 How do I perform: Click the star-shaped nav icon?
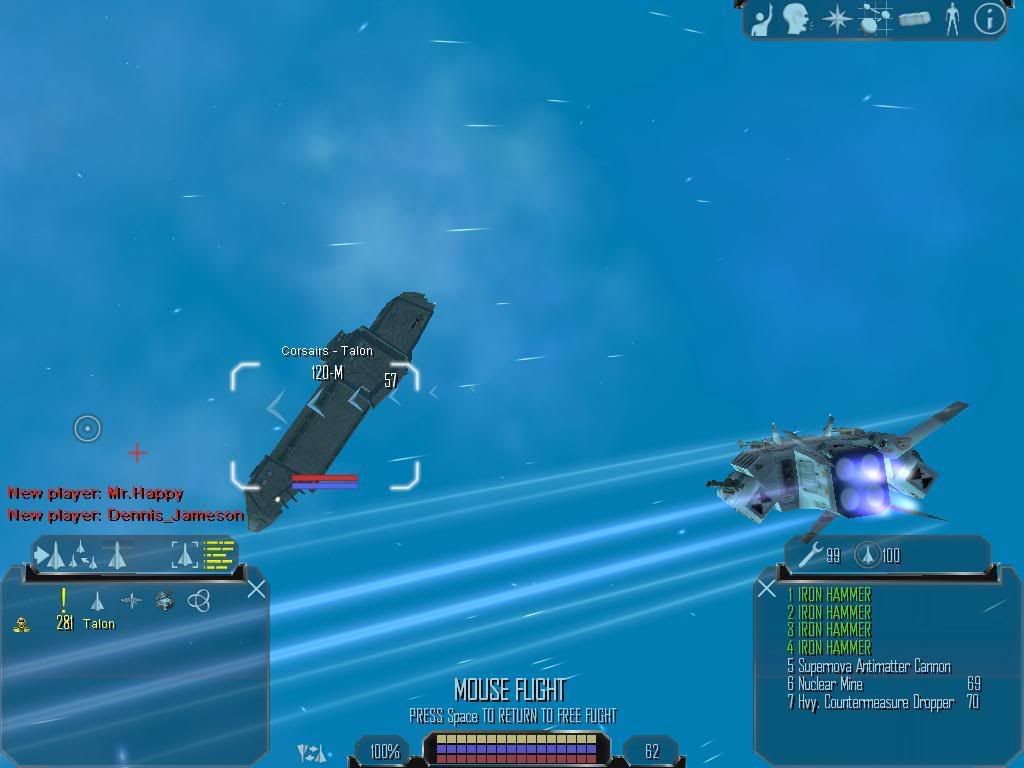(x=836, y=18)
